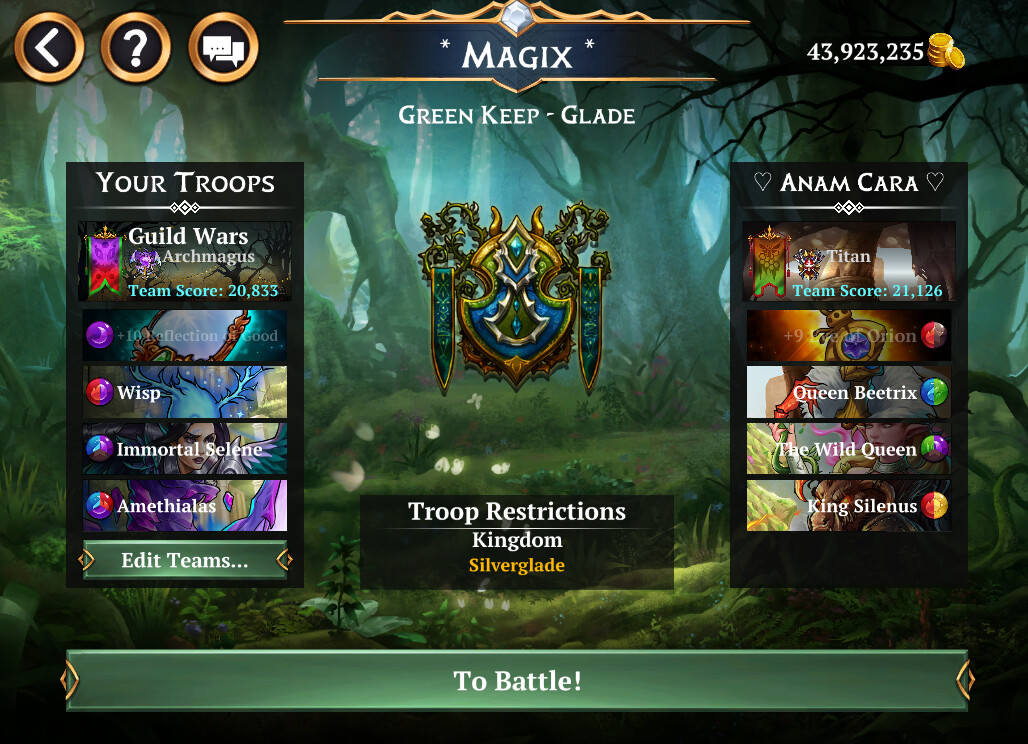This screenshot has height=744, width=1028.
Task: Inspect the enemy's Orion weapon card
Action: 849,335
